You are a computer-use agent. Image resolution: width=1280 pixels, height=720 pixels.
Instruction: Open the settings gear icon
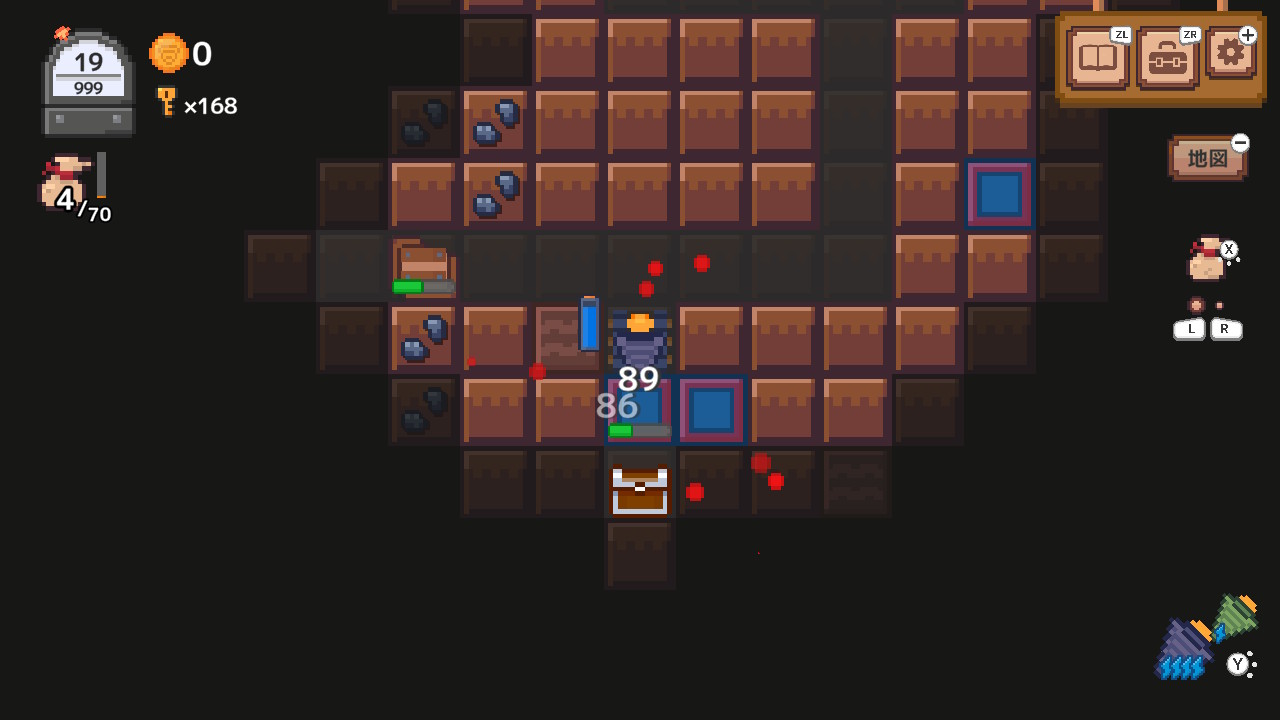1230,57
